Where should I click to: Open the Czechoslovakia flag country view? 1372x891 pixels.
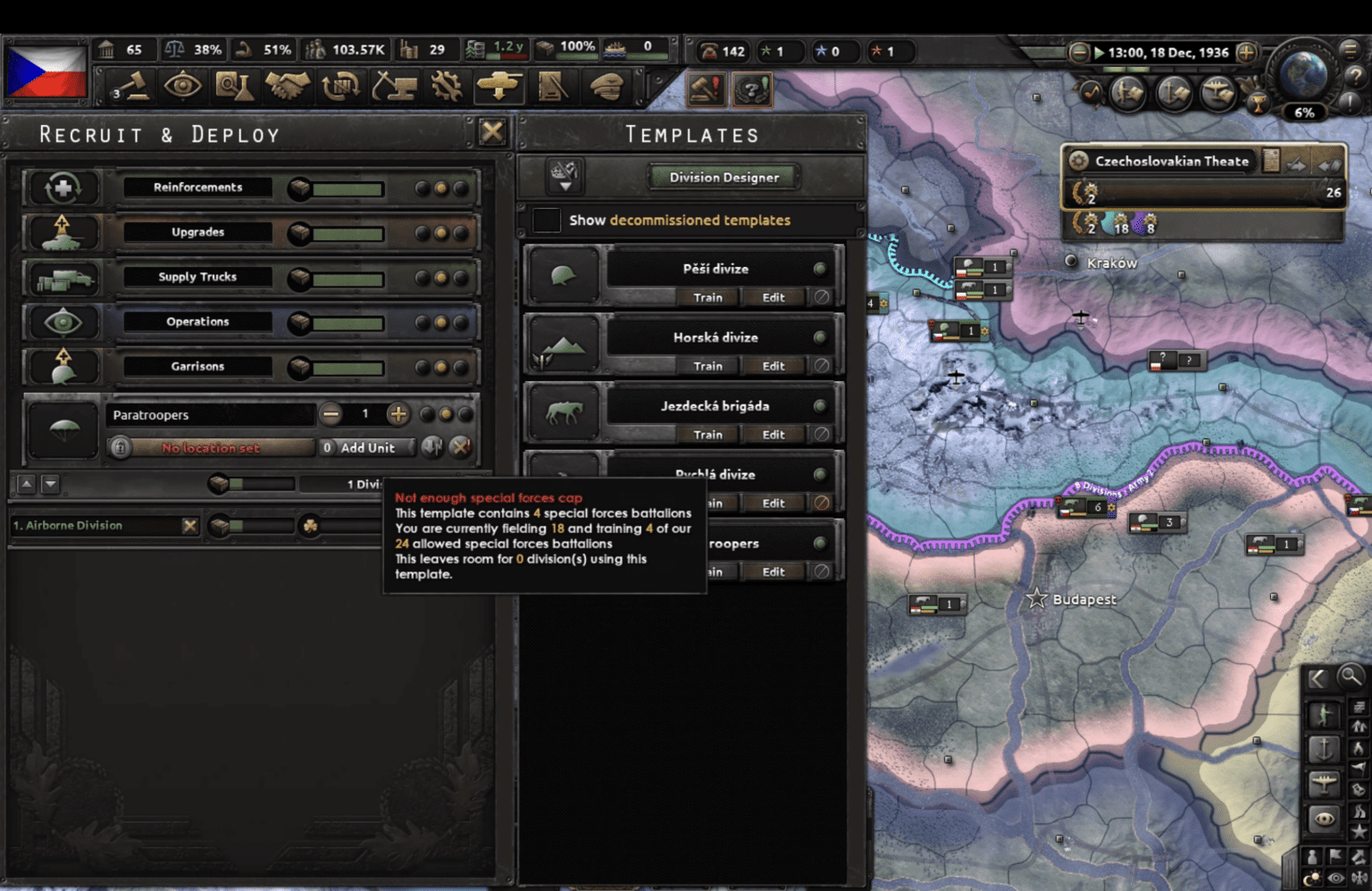point(46,71)
